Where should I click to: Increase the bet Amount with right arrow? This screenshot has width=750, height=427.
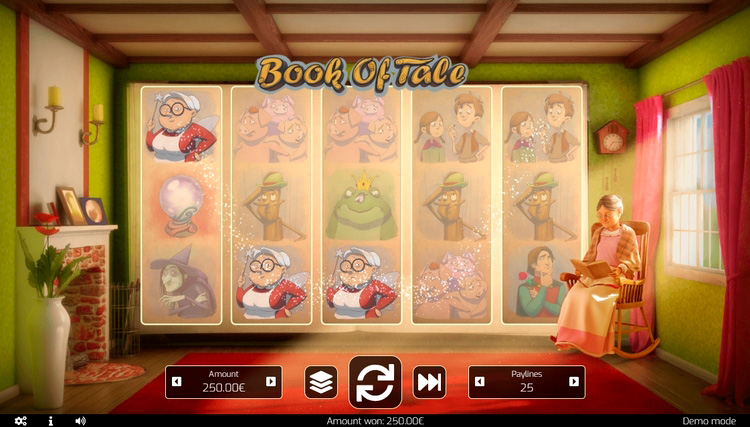[x=270, y=381]
